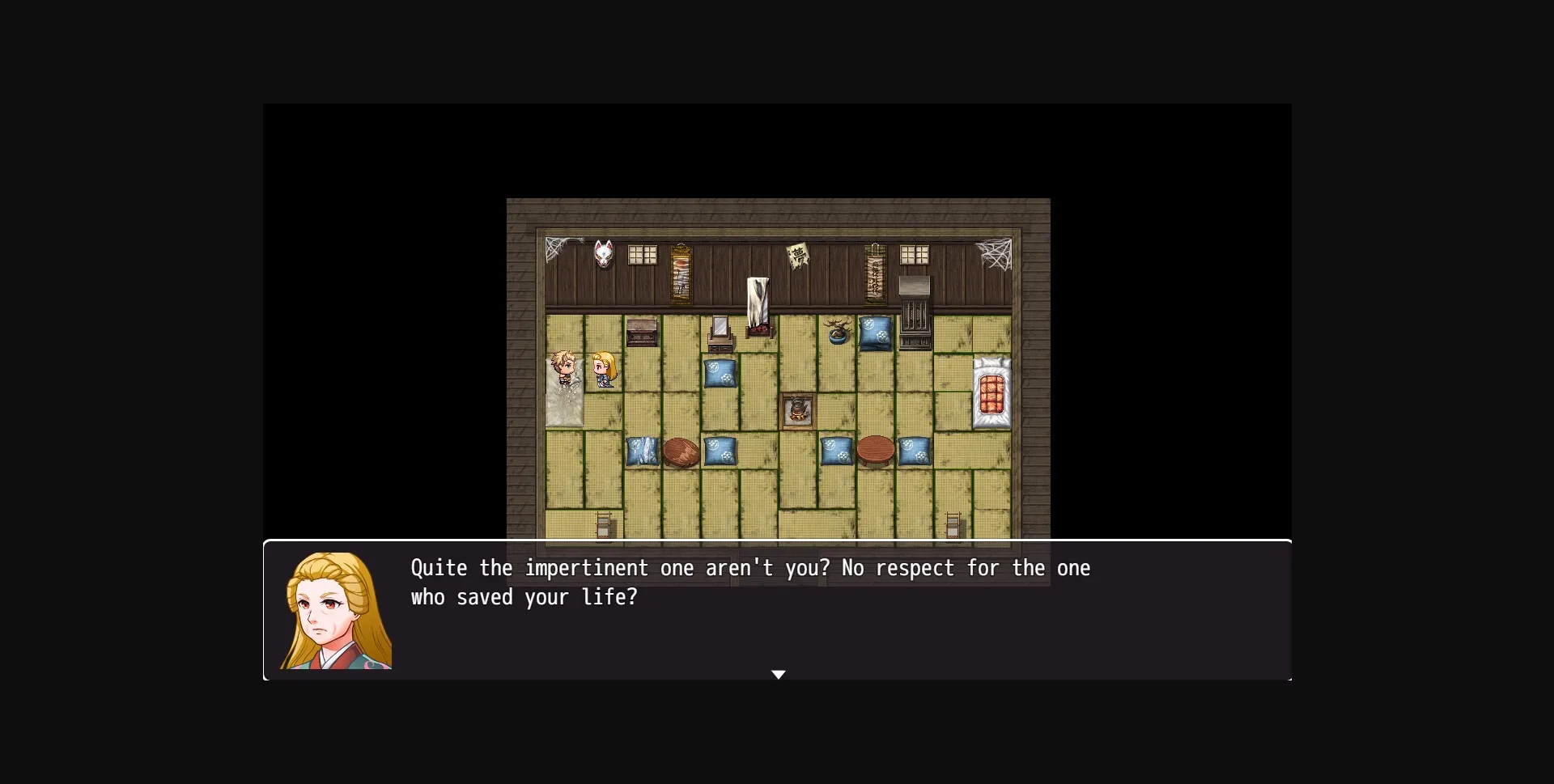The width and height of the screenshot is (1554, 784).
Task: Click the dark wooden chest on tatami
Action: [x=642, y=333]
